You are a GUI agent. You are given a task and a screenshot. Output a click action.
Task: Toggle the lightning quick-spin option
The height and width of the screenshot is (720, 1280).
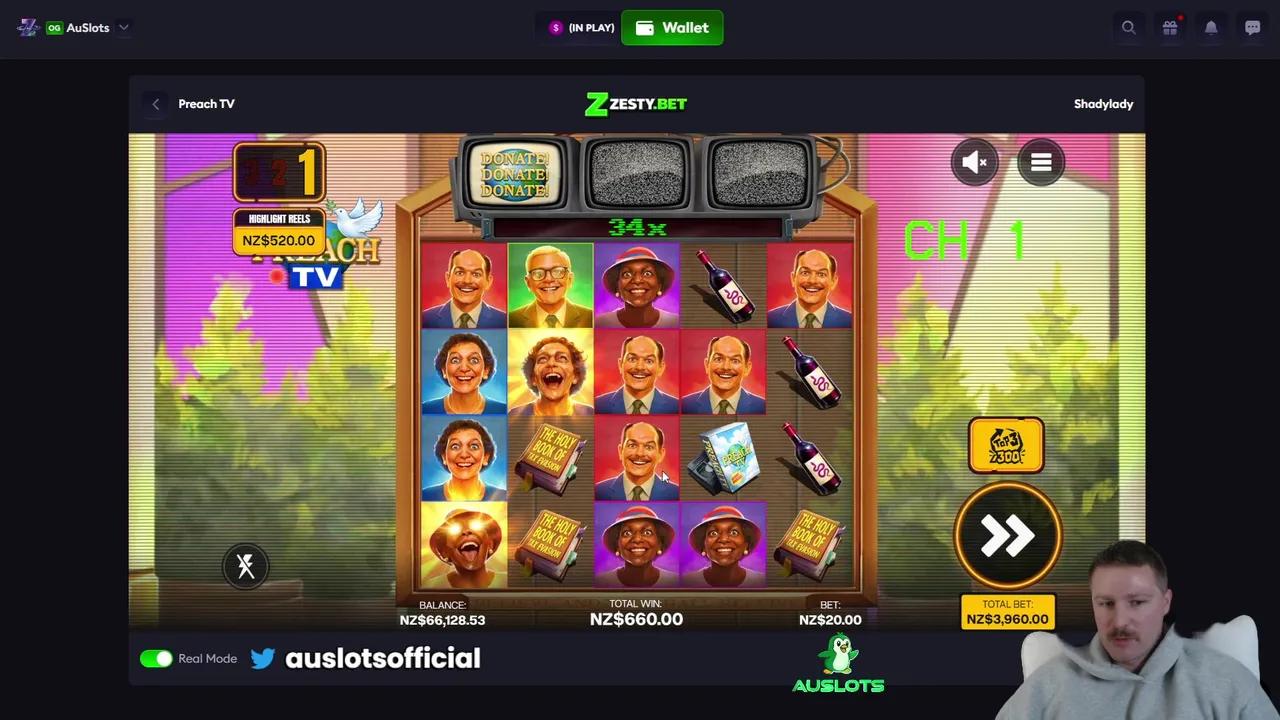(x=245, y=566)
